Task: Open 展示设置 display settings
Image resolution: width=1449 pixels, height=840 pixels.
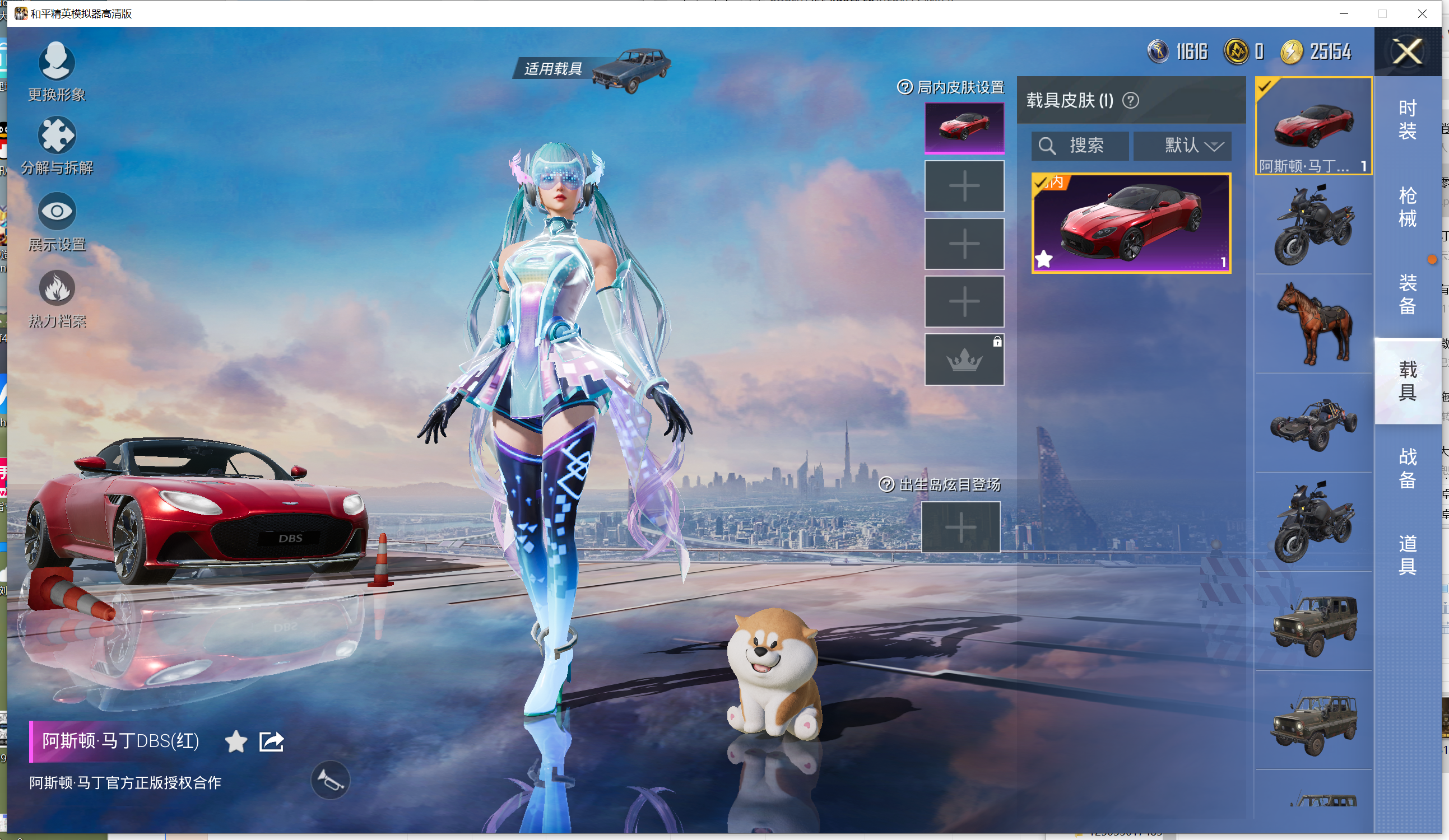Action: [57, 222]
